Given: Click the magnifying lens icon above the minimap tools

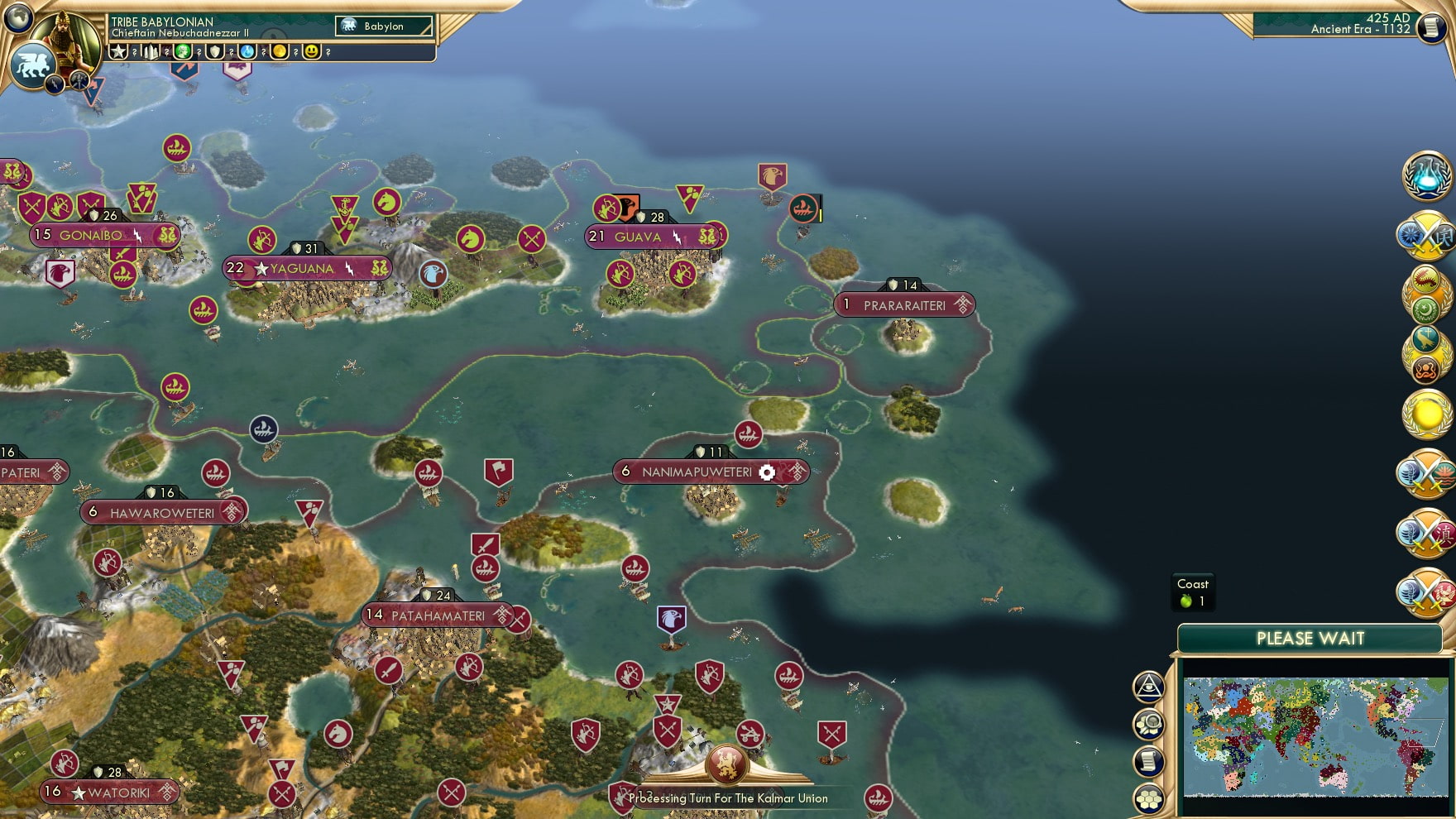Looking at the screenshot, I should 1147,723.
